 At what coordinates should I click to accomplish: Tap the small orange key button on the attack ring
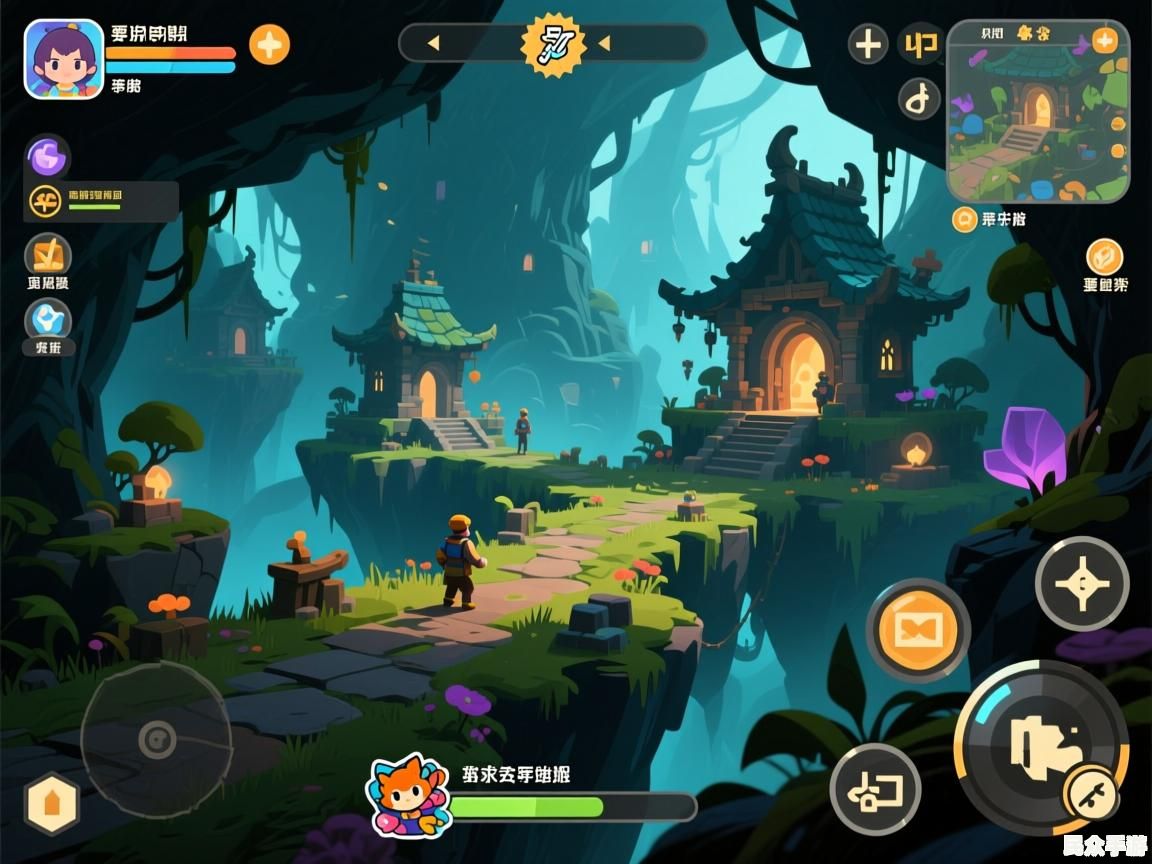click(x=1091, y=794)
